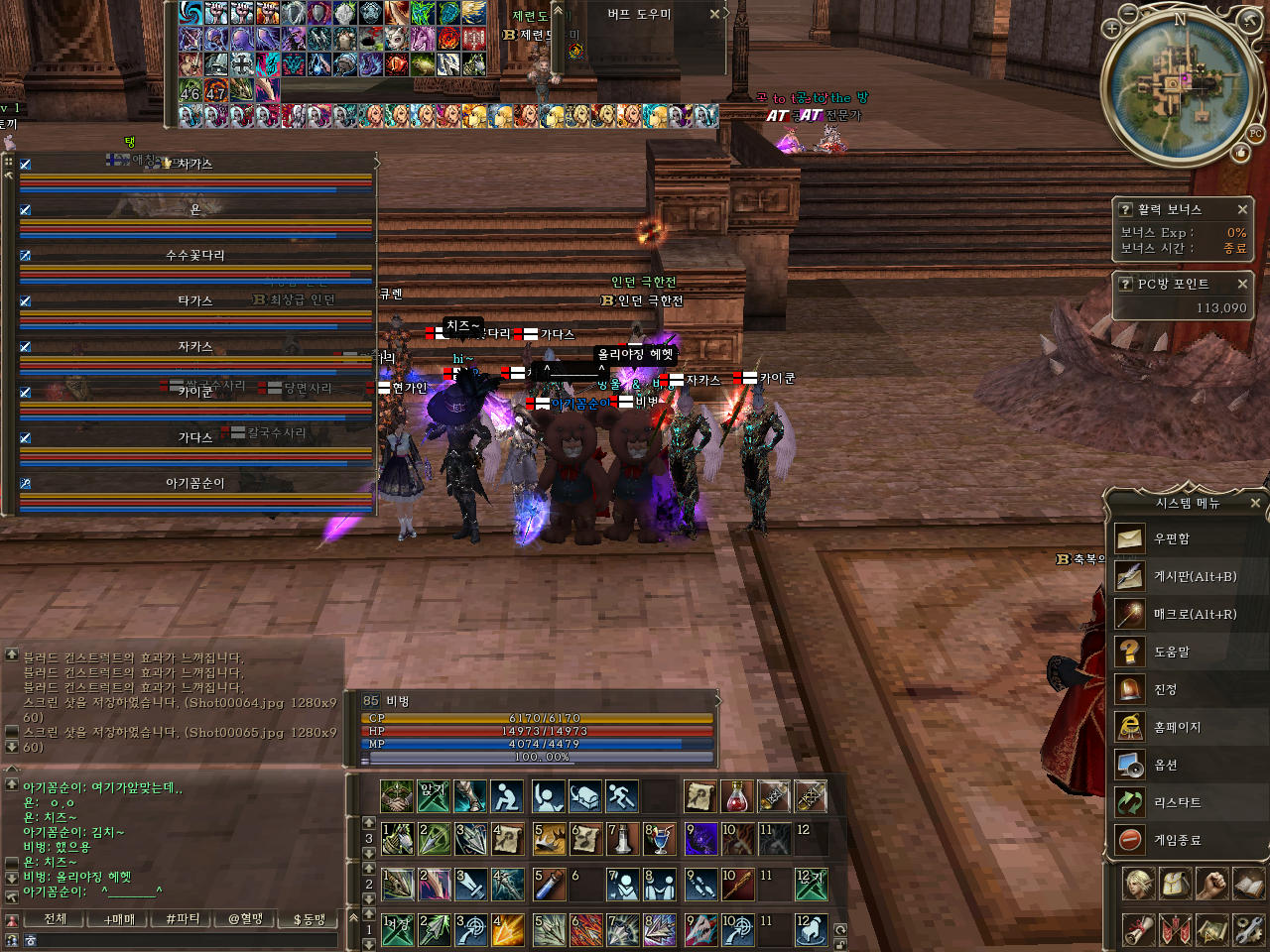Use the red potion on the hotbar

pos(736,795)
